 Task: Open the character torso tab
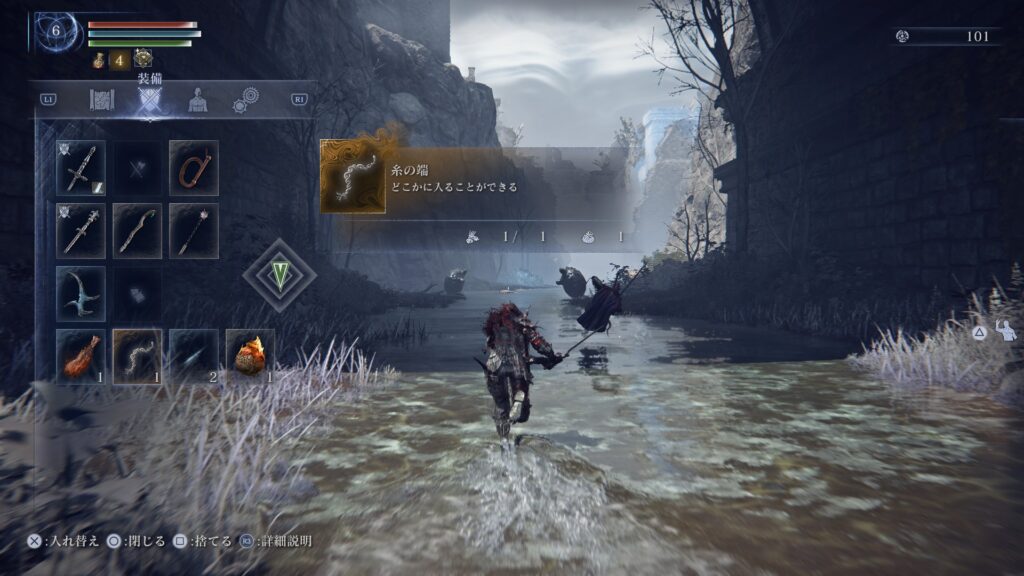coord(198,100)
